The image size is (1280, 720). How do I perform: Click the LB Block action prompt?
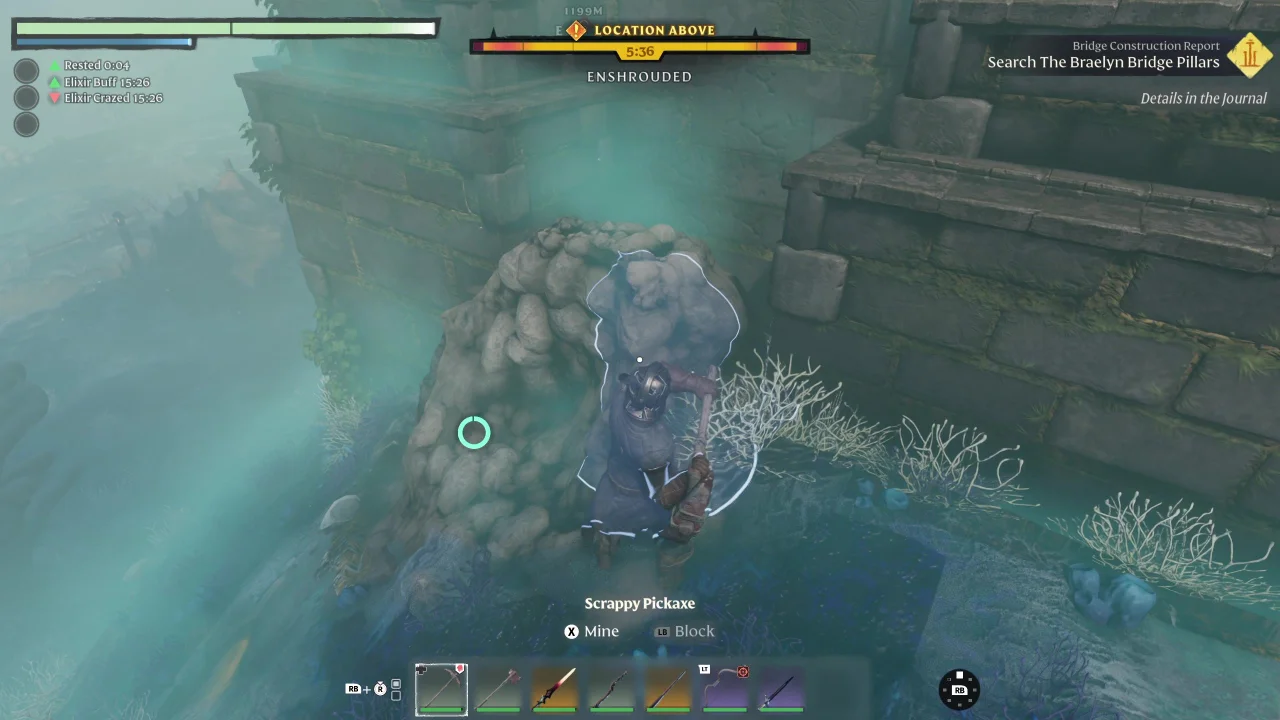(x=685, y=631)
